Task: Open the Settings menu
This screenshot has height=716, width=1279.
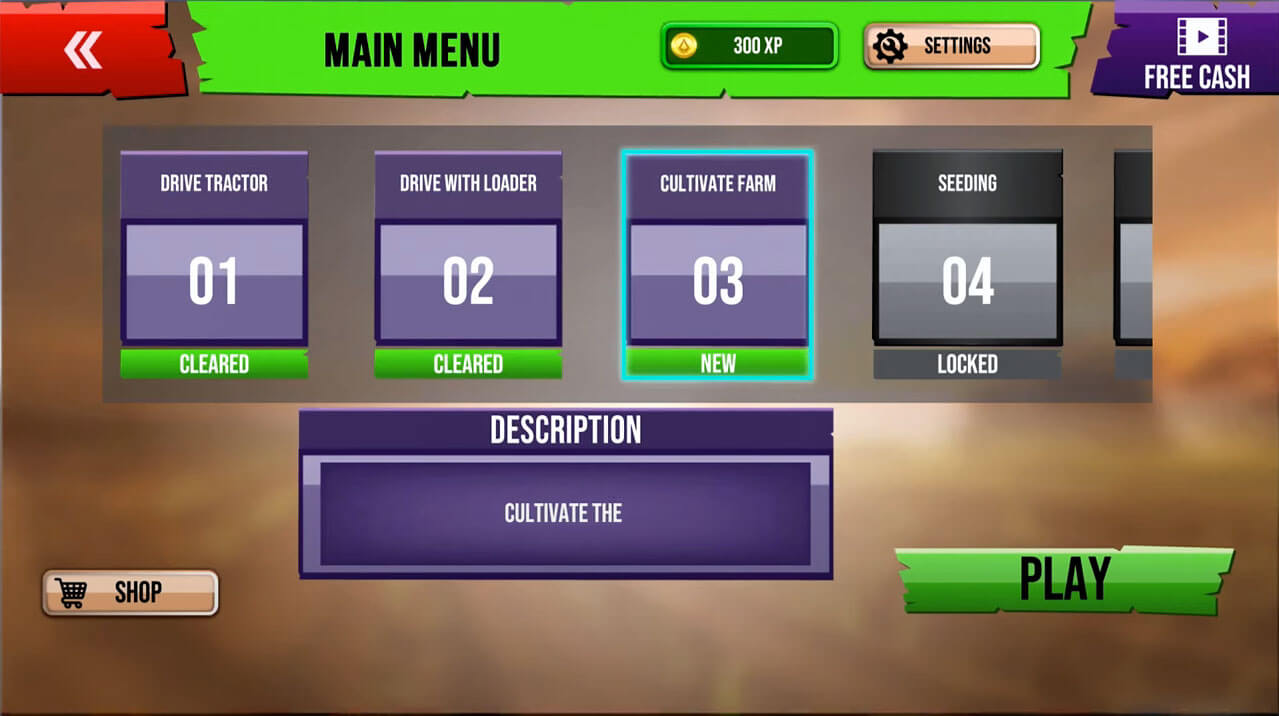Action: 951,46
